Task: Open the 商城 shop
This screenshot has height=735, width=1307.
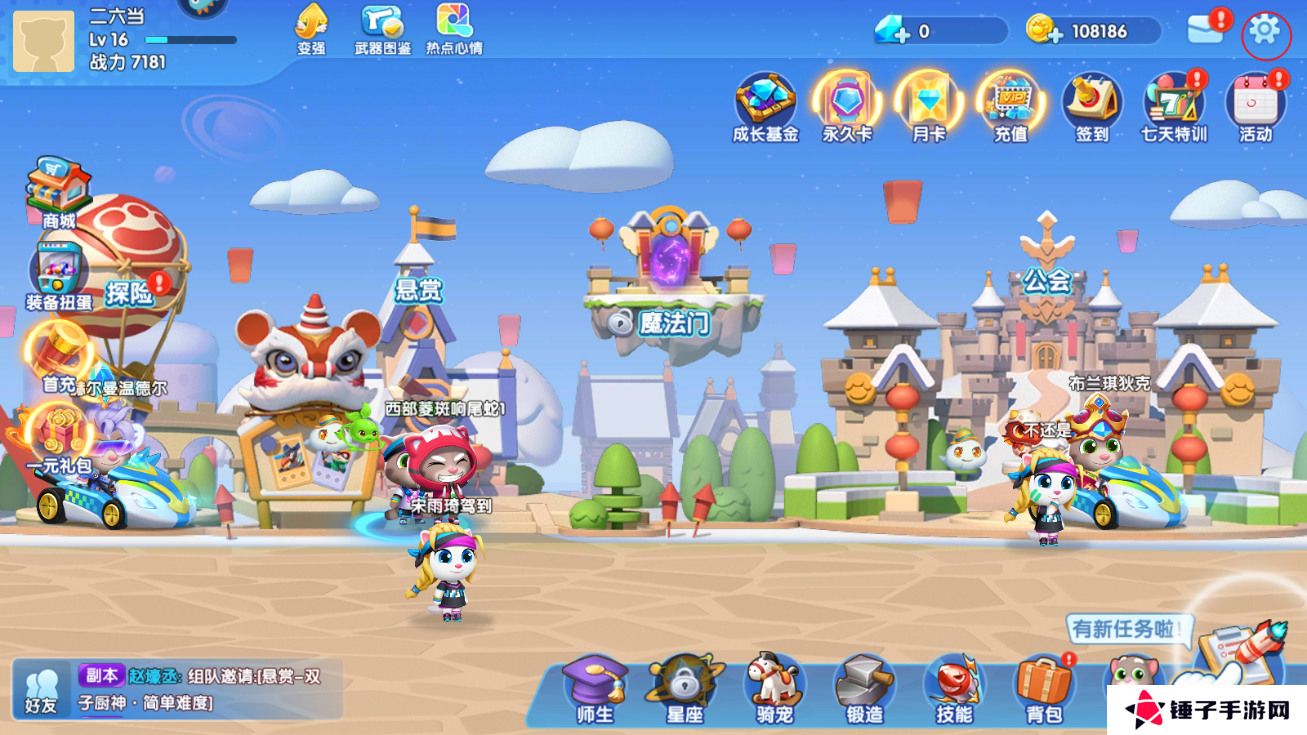Action: [x=58, y=190]
